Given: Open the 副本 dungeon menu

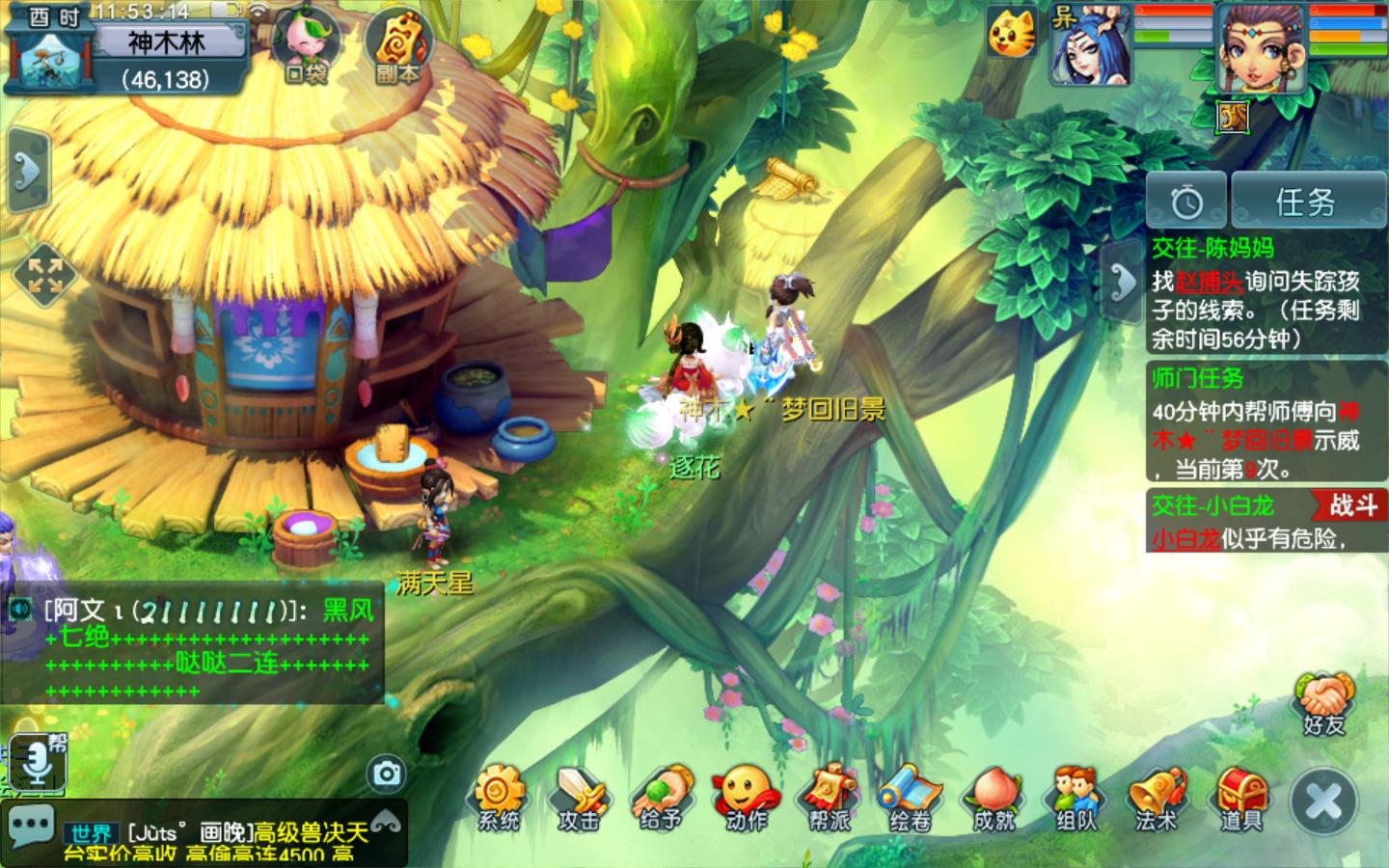Looking at the screenshot, I should pyautogui.click(x=396, y=46).
